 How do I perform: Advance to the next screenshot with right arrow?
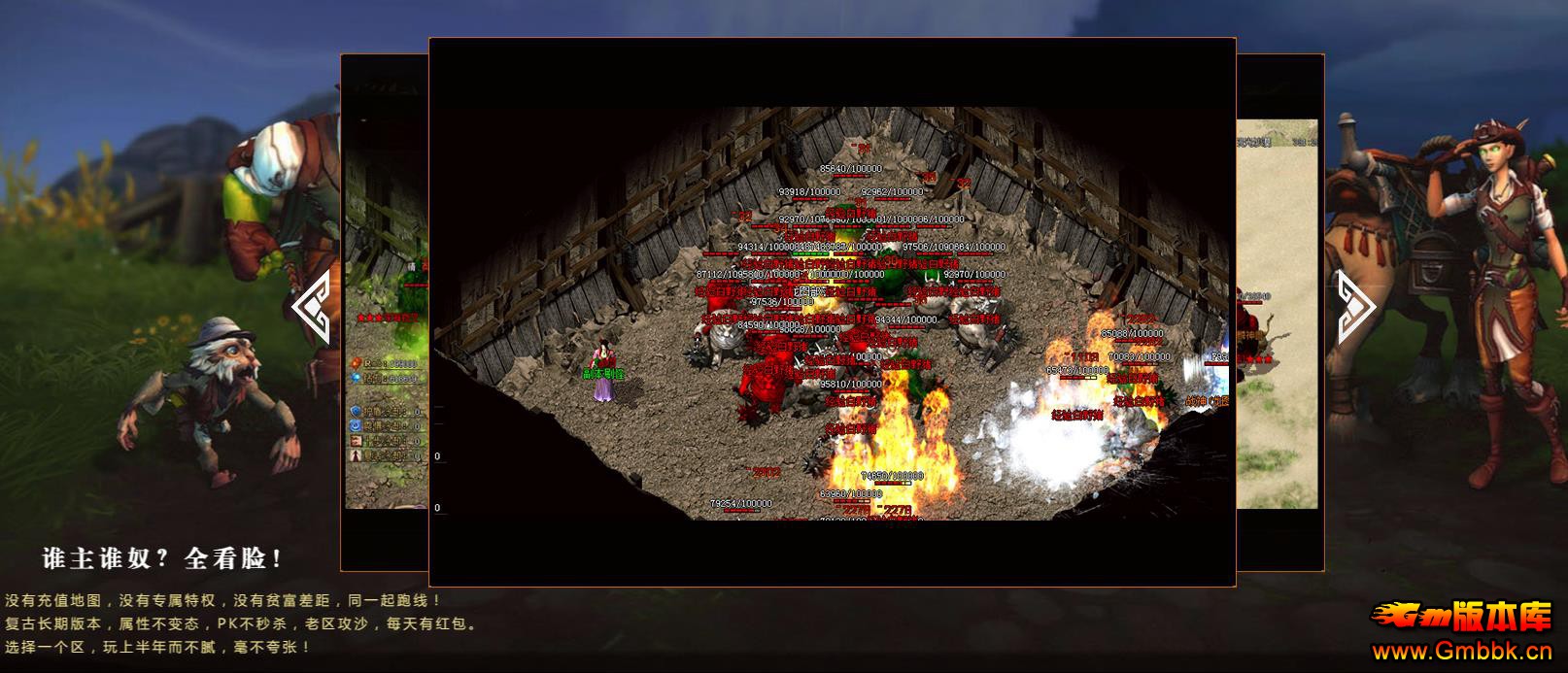coord(1355,307)
